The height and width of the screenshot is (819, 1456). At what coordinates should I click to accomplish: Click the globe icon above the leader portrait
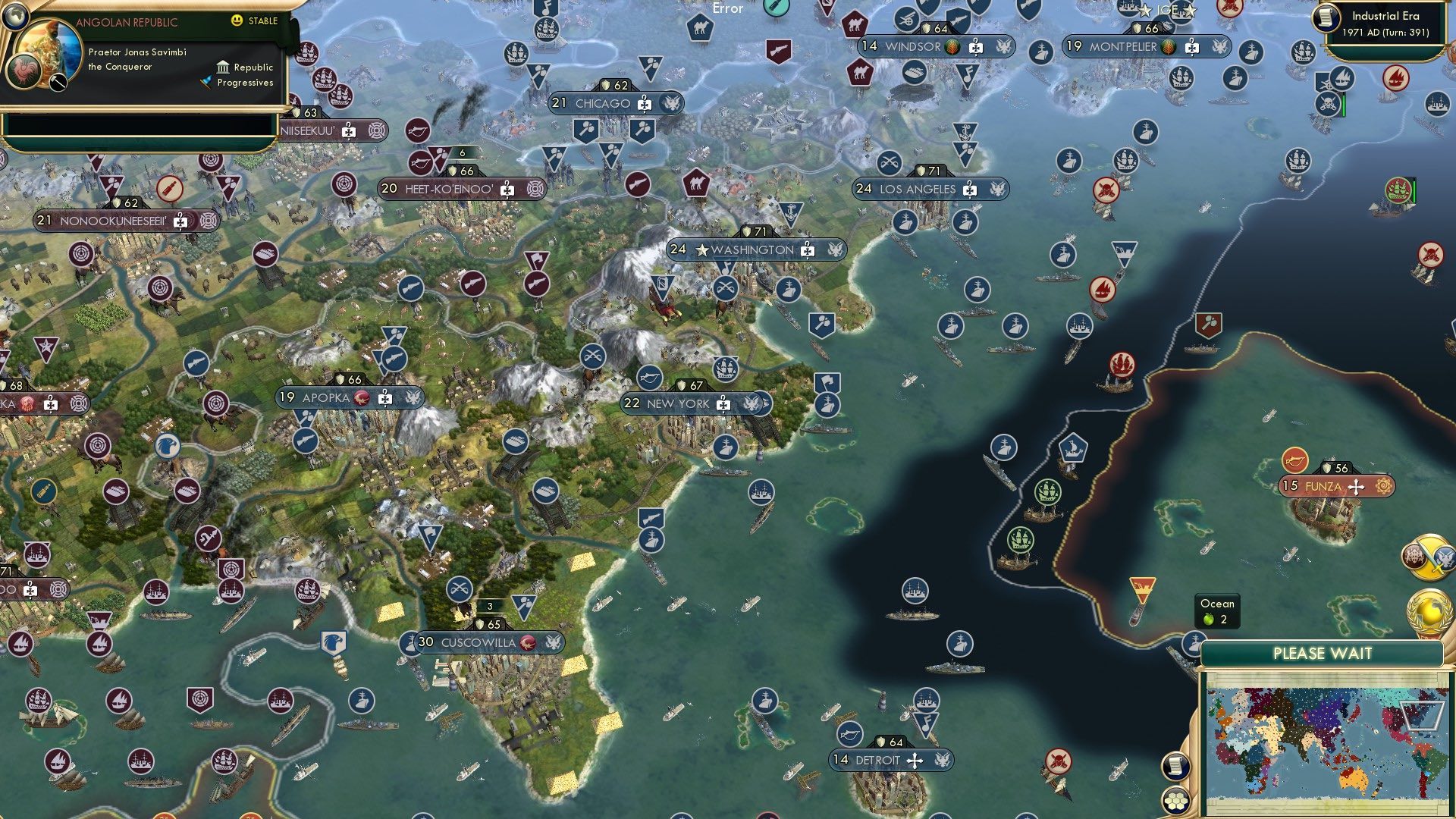click(15, 15)
